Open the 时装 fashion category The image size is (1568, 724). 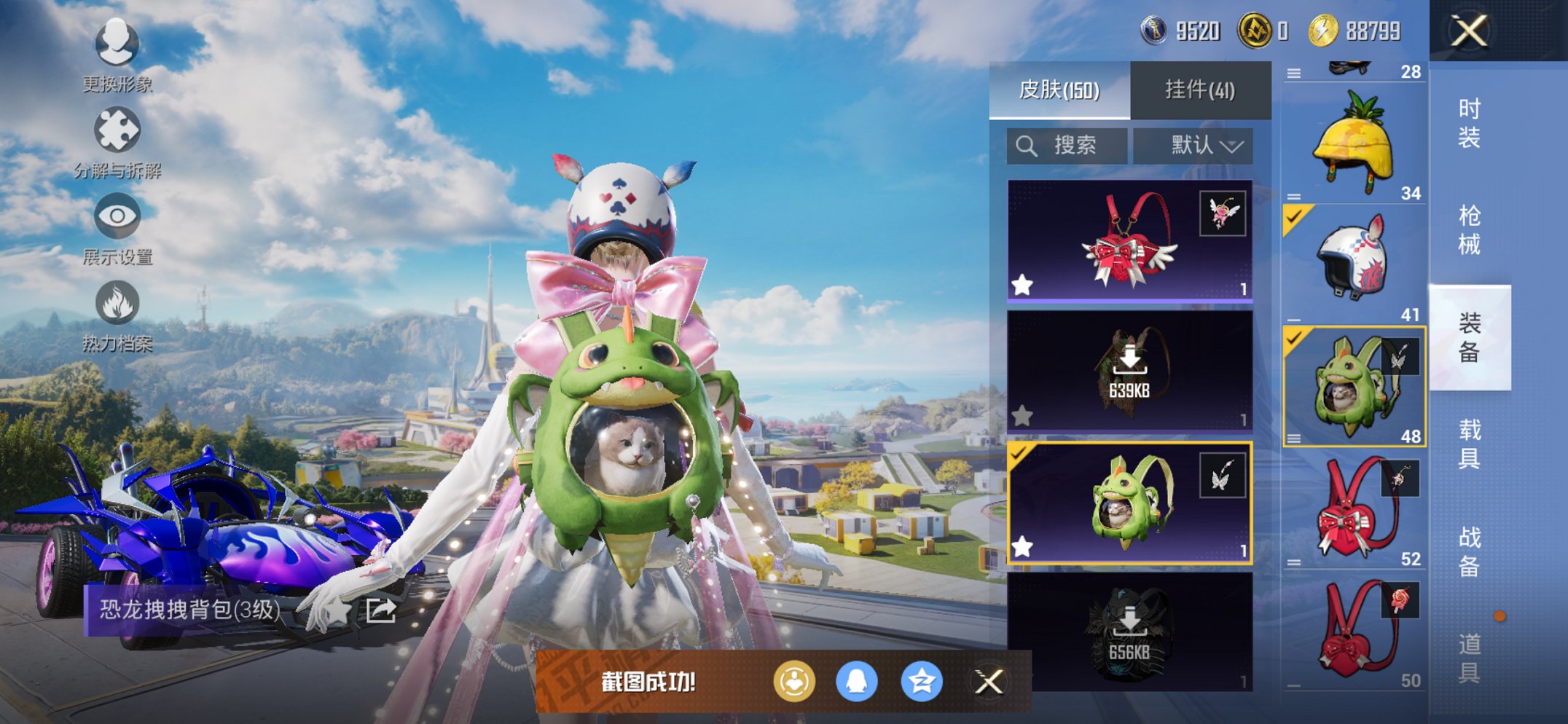pyautogui.click(x=1469, y=123)
